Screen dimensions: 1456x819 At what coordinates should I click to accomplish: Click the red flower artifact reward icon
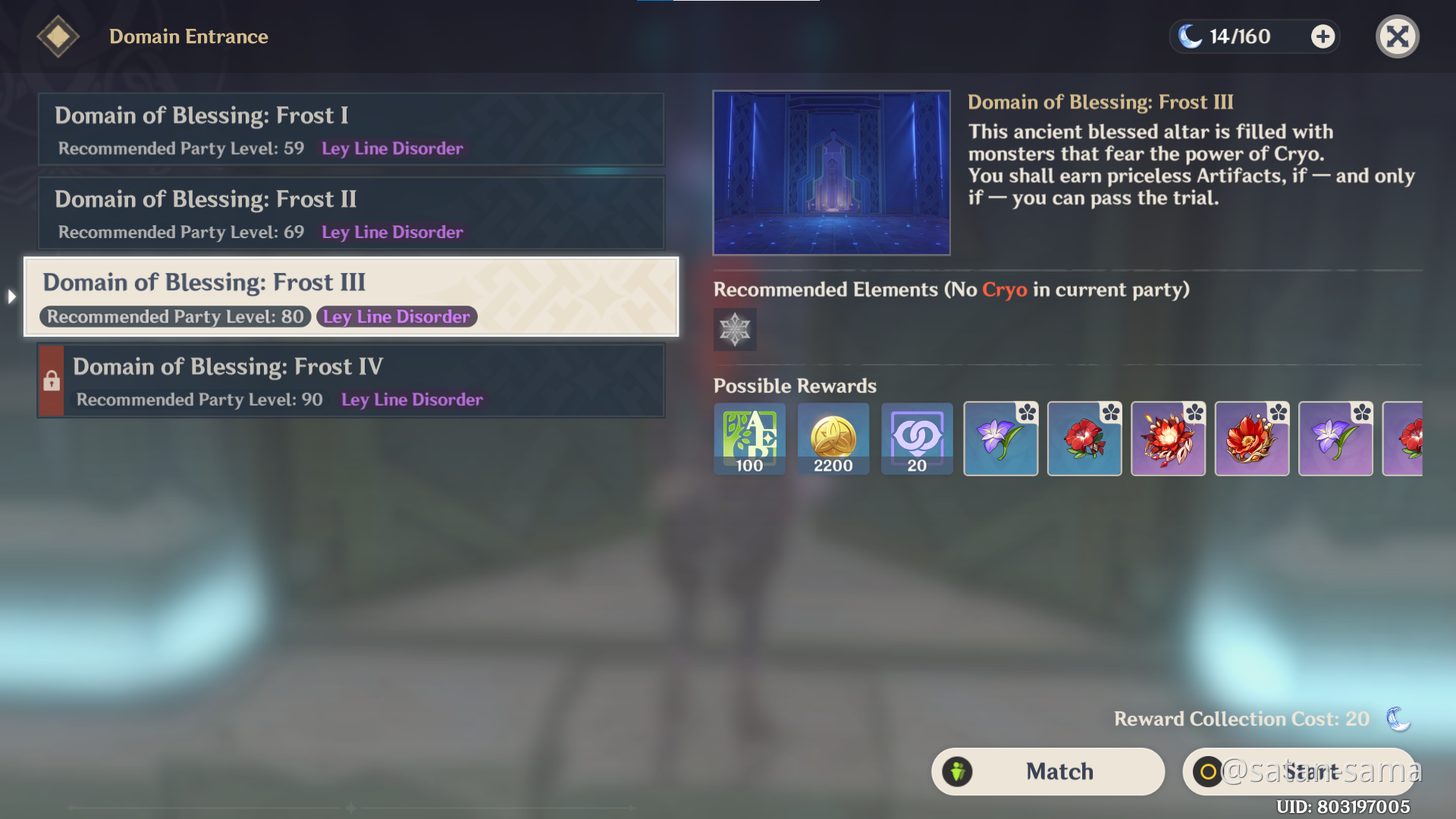(x=1084, y=438)
